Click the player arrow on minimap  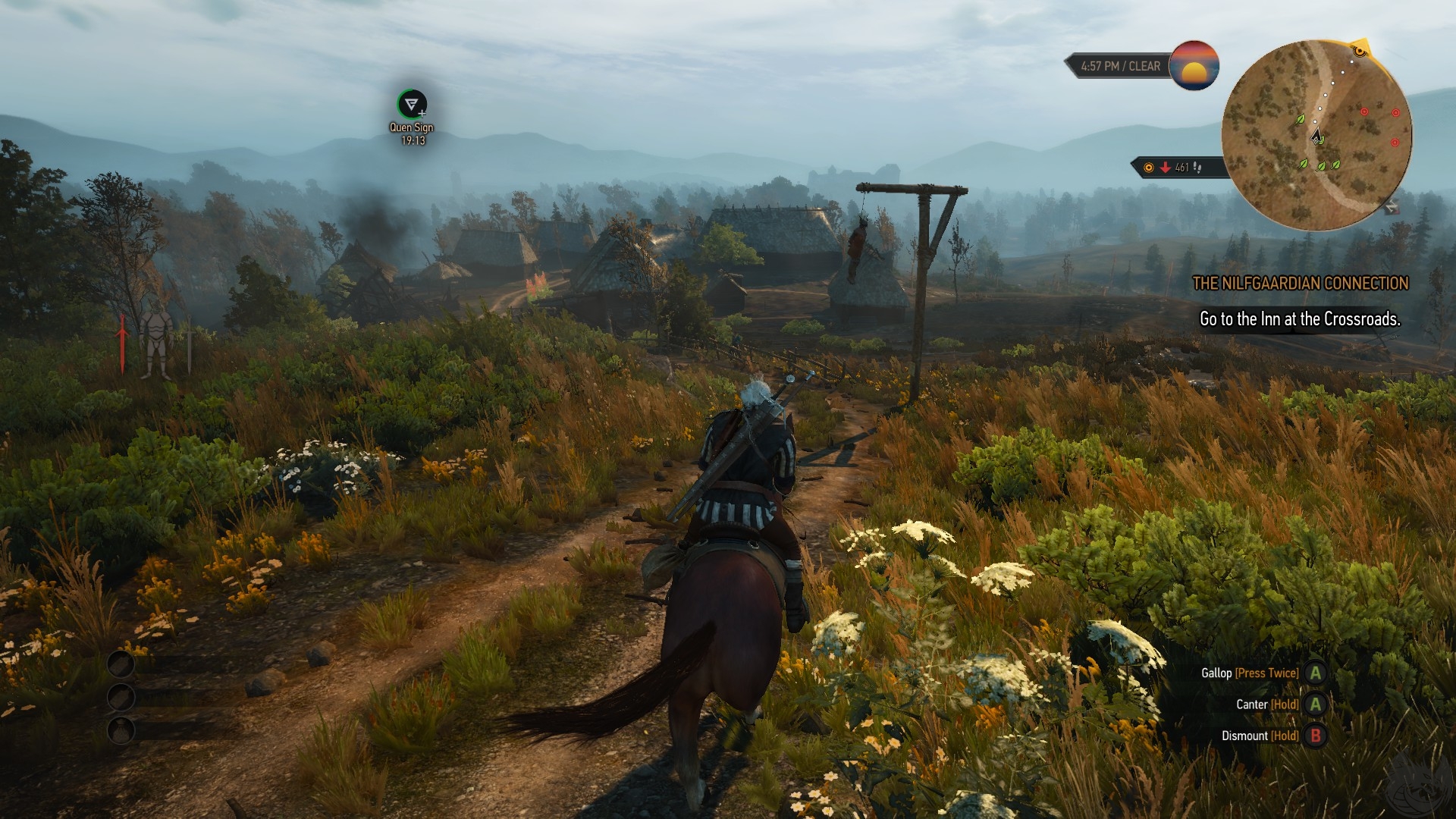(x=1316, y=137)
